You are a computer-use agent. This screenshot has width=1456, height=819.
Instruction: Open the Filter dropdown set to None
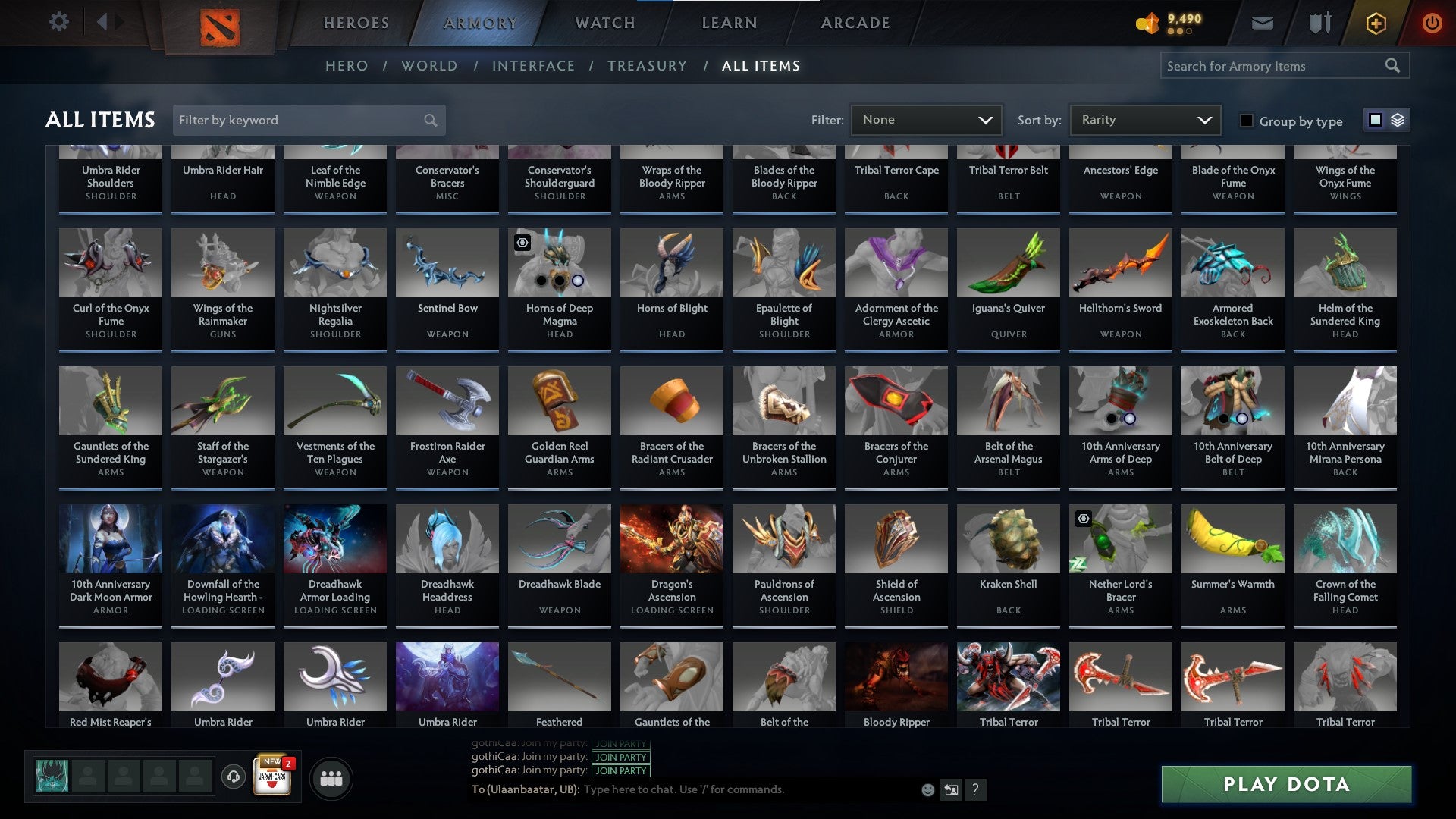(926, 119)
